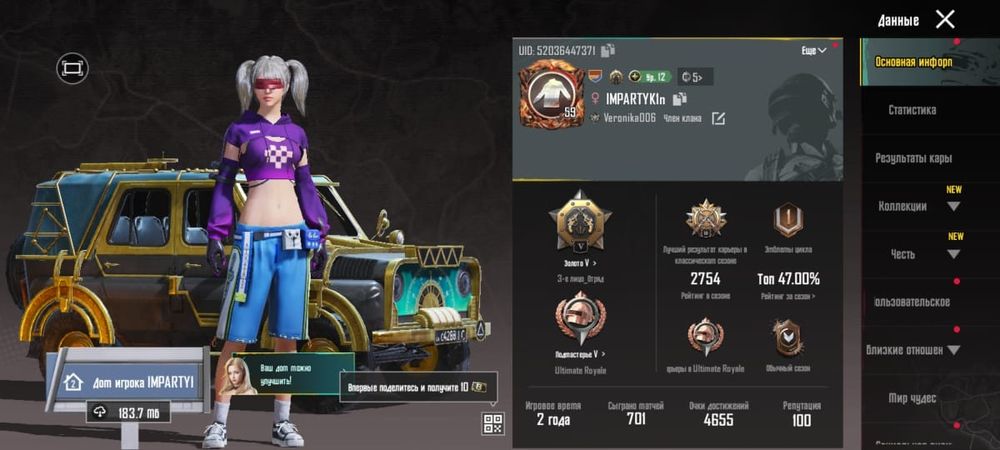Copy the player UID
This screenshot has height=450, width=1000.
click(x=608, y=50)
